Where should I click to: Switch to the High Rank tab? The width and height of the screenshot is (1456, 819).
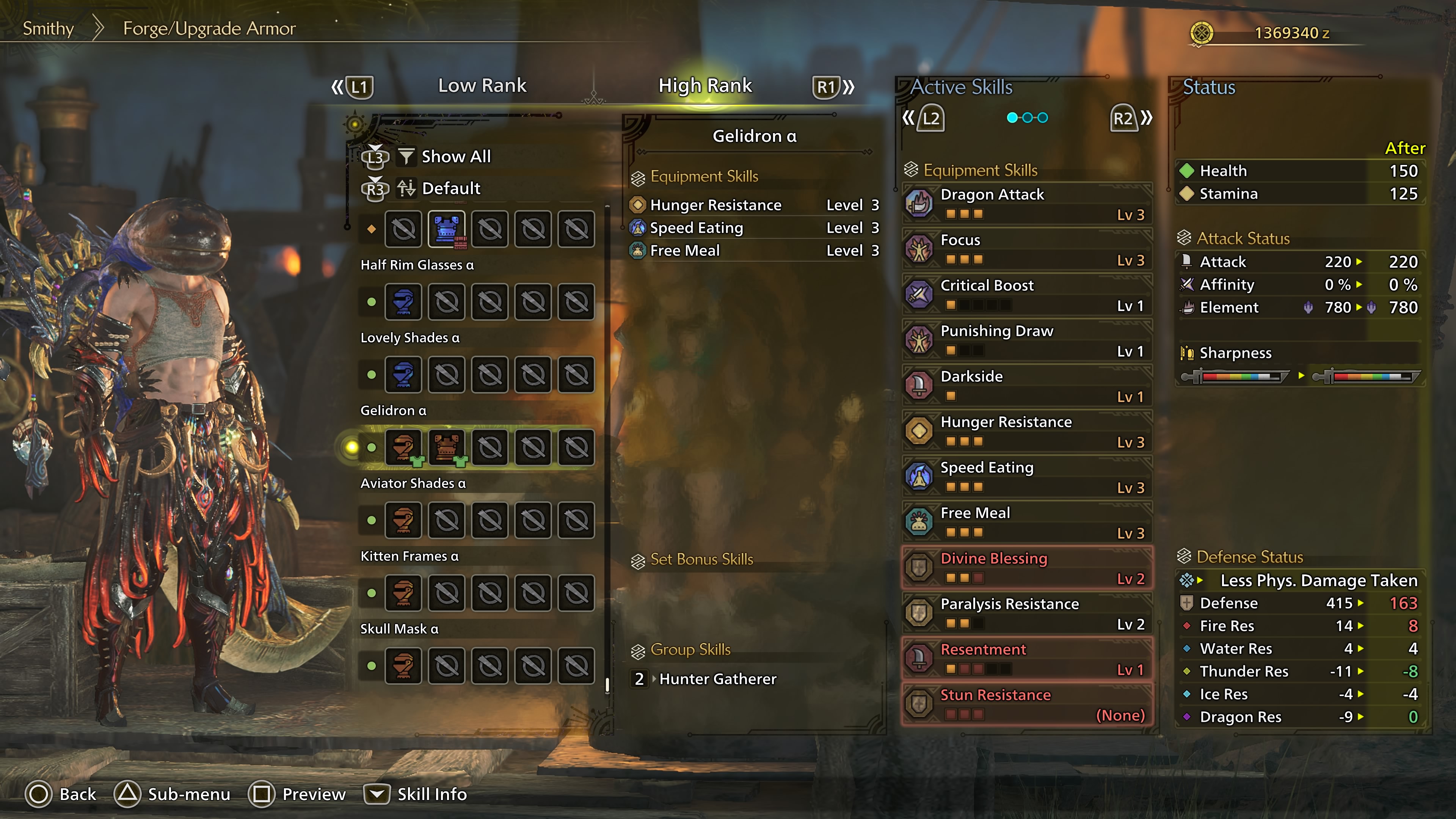click(x=705, y=85)
